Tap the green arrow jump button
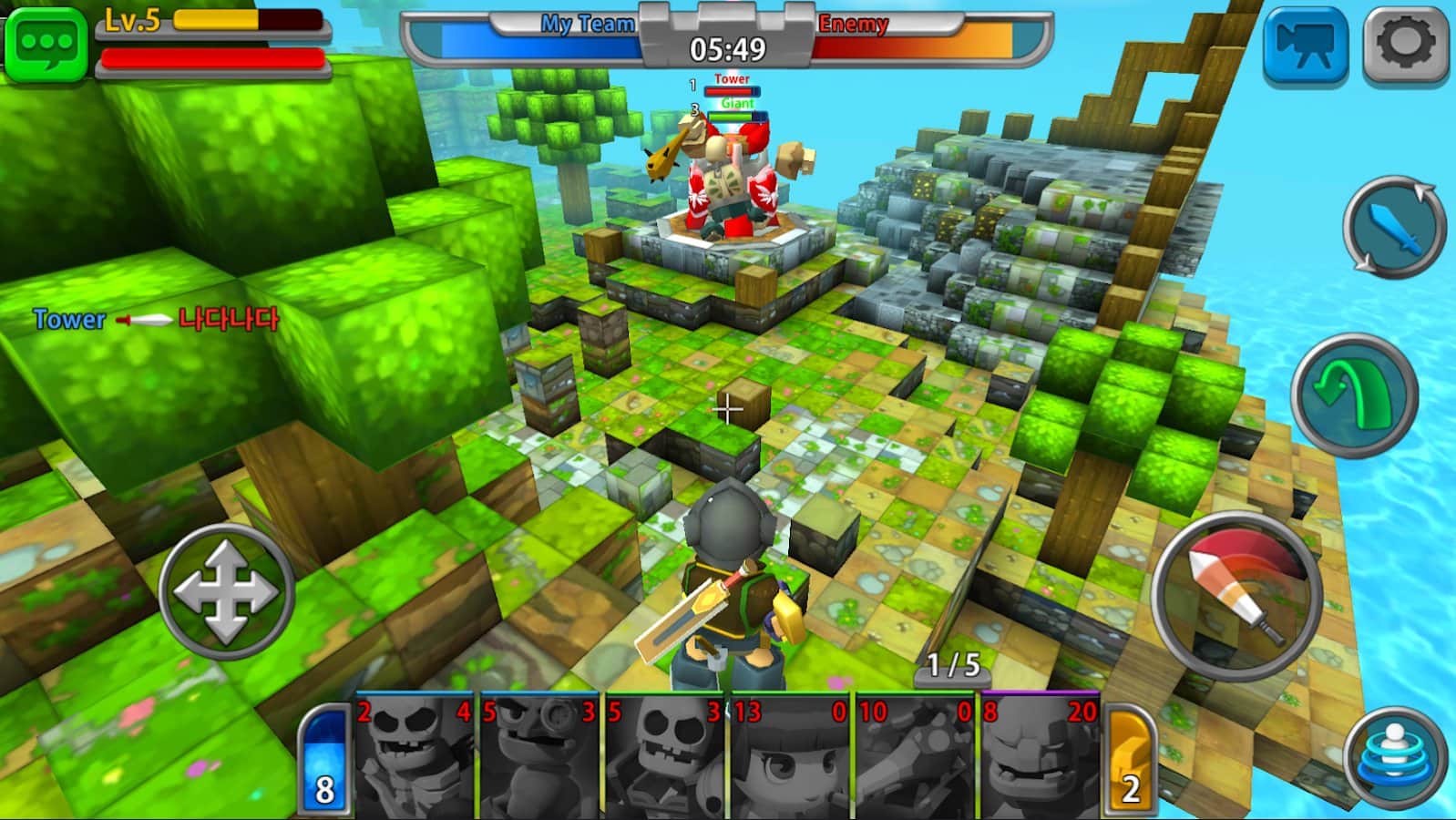The width and height of the screenshot is (1456, 820). point(1354,394)
